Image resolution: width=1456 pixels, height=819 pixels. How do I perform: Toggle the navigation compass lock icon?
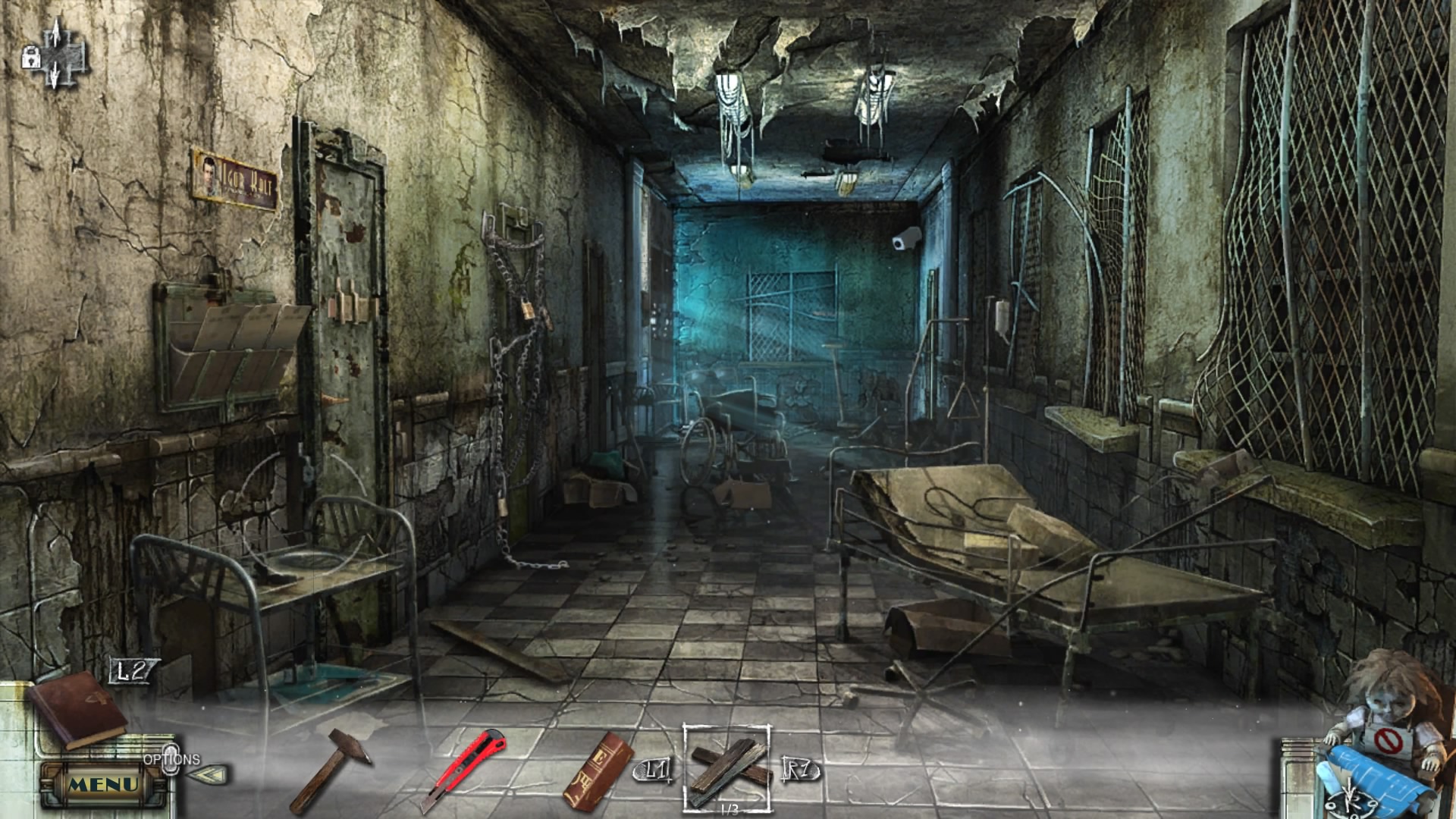point(31,58)
